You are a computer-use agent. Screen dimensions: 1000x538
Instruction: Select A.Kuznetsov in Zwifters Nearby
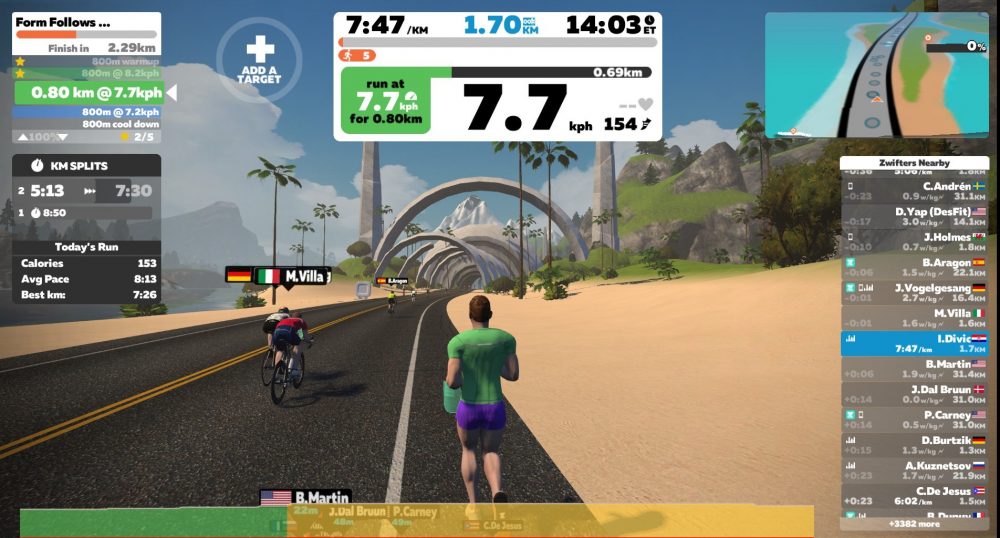tap(913, 471)
